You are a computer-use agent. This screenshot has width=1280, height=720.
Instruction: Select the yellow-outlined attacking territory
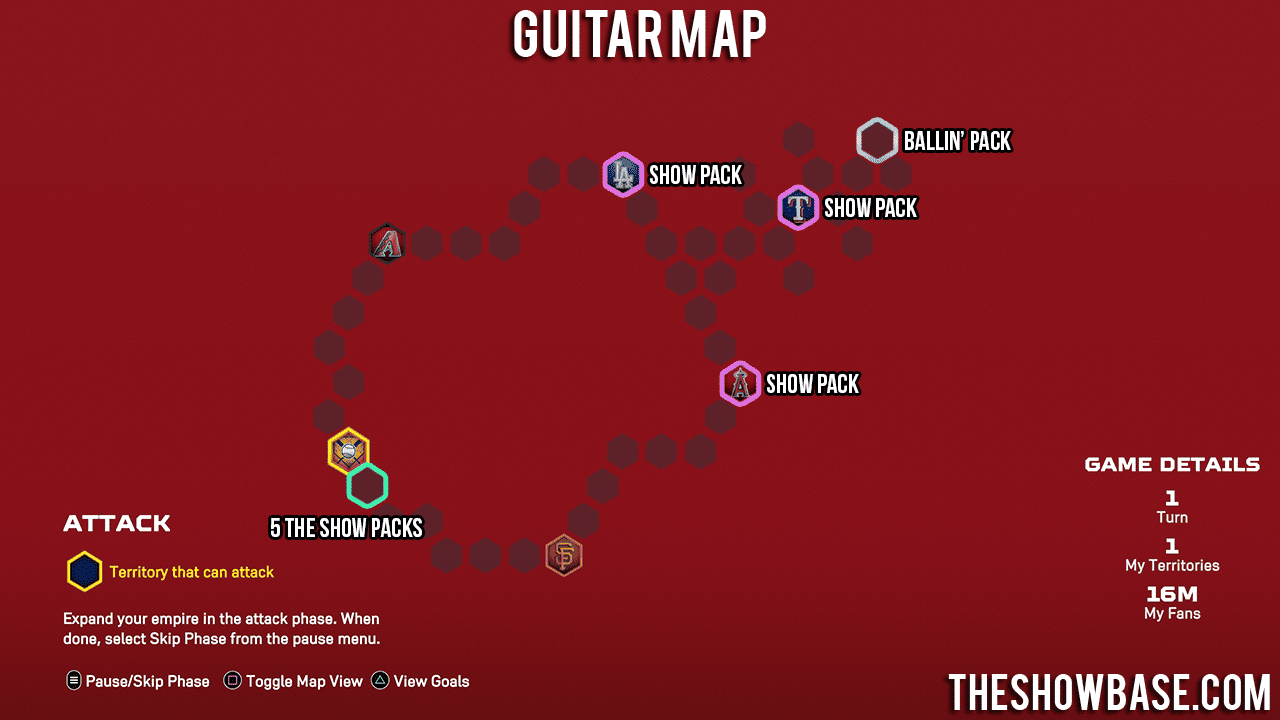tap(348, 452)
